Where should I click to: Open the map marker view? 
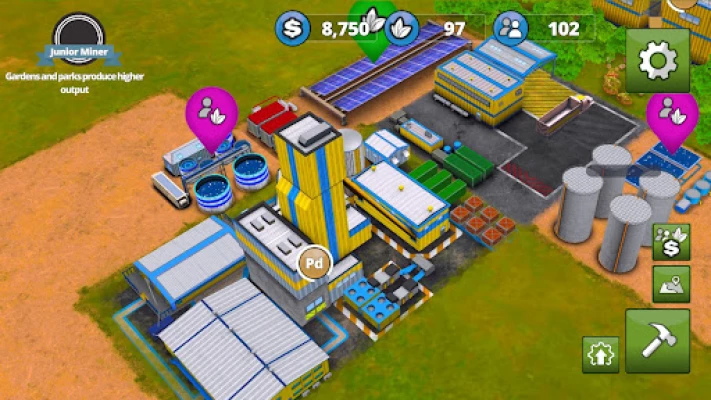670,284
